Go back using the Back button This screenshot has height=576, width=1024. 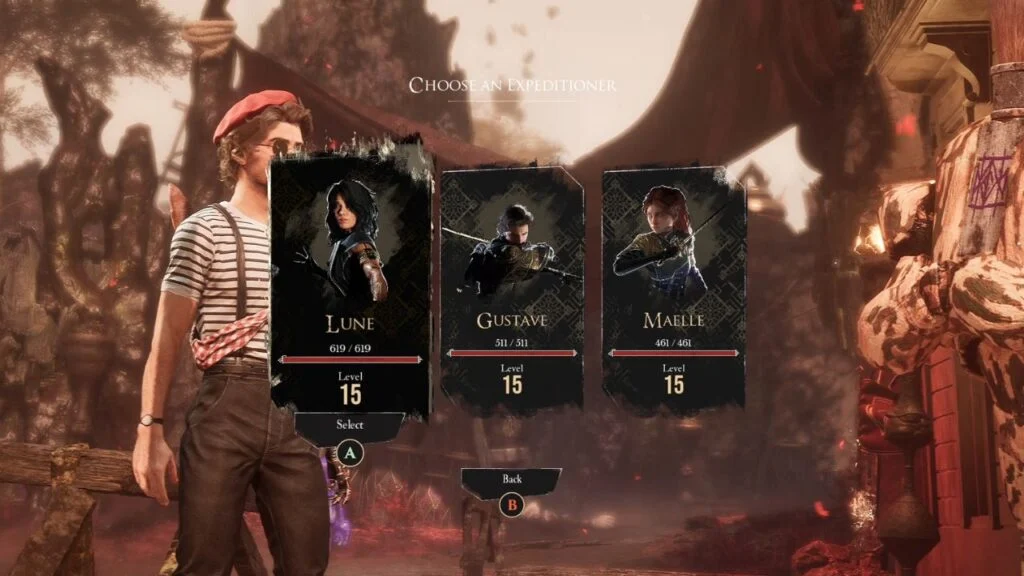click(x=512, y=480)
